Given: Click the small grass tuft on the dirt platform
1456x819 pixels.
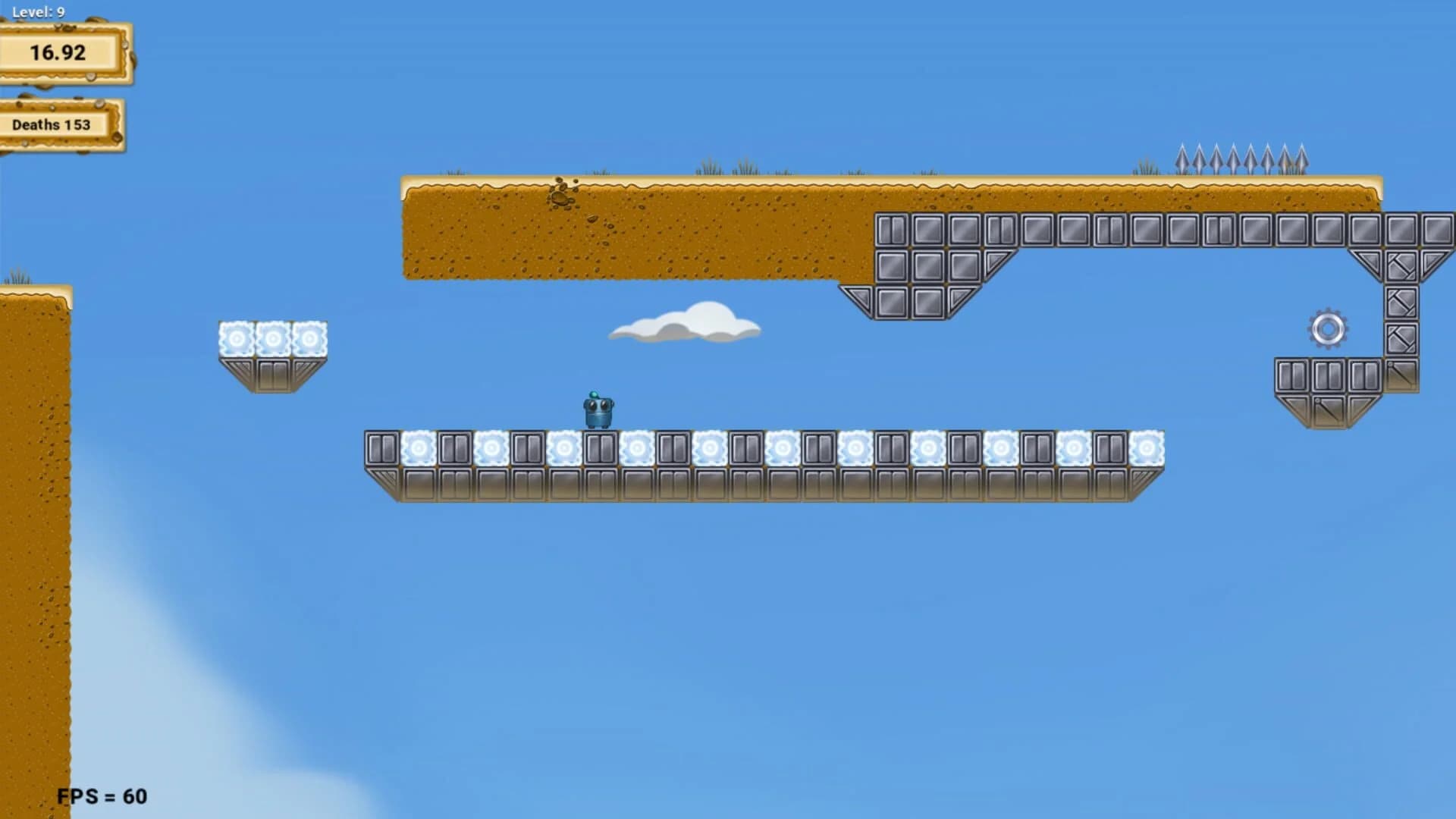Looking at the screenshot, I should pyautogui.click(x=709, y=168).
